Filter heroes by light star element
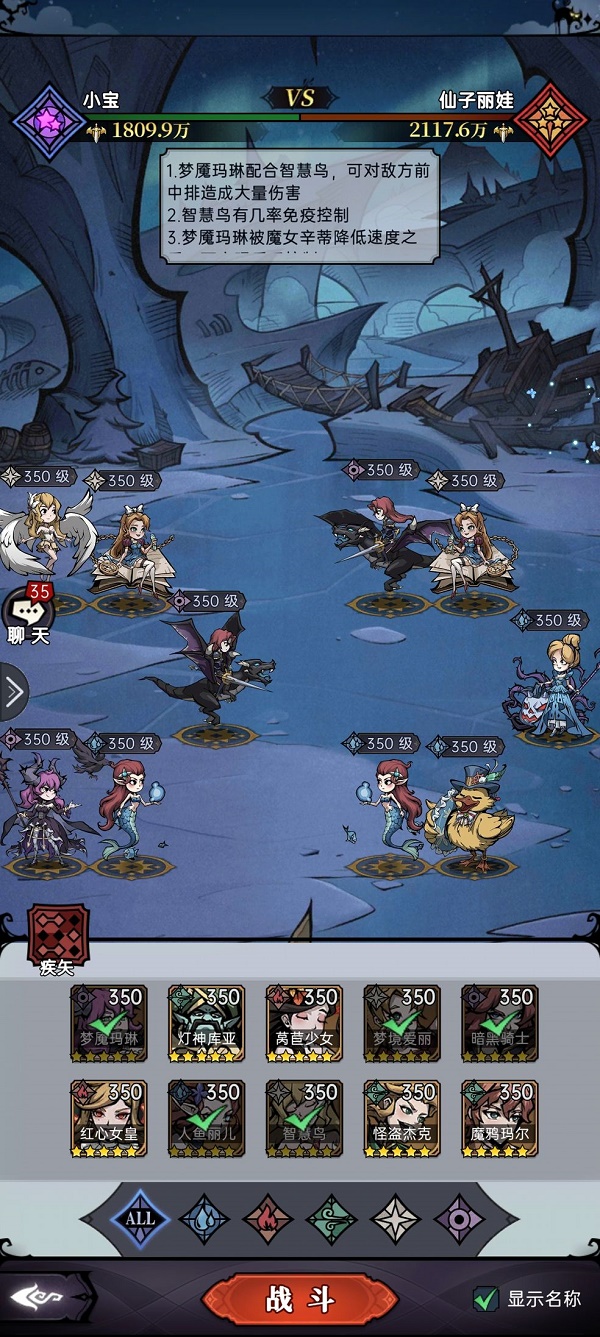 pos(395,1219)
